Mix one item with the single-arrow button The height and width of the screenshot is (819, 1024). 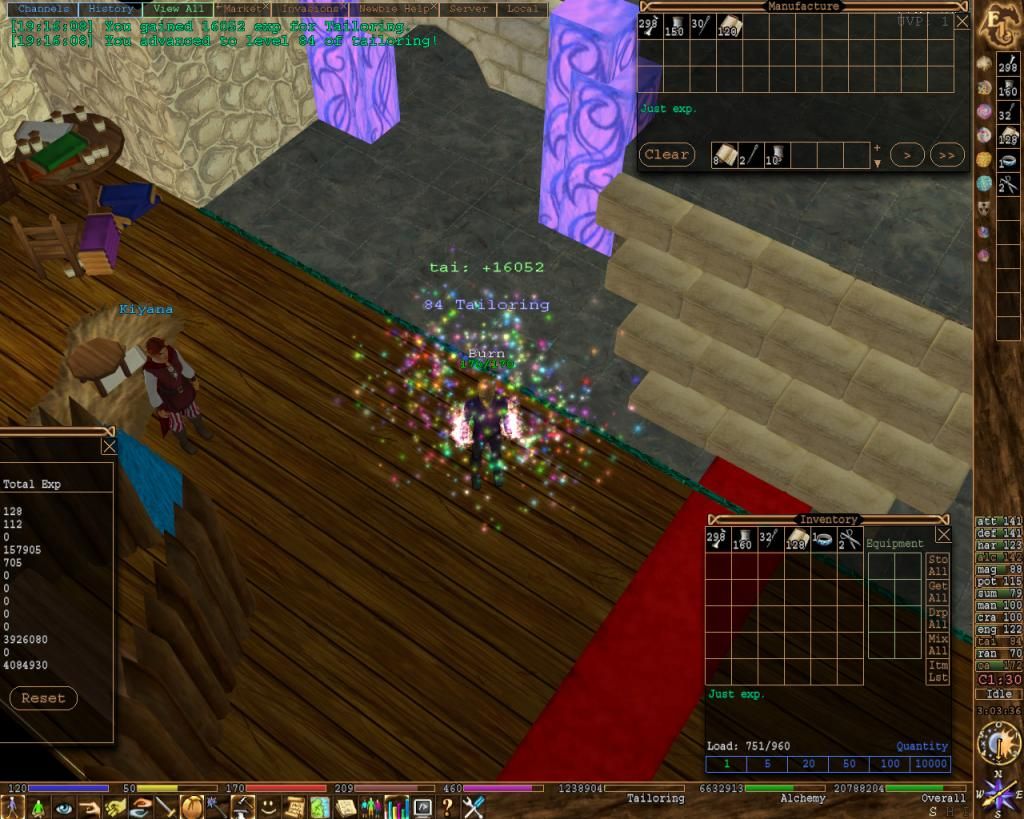(906, 155)
